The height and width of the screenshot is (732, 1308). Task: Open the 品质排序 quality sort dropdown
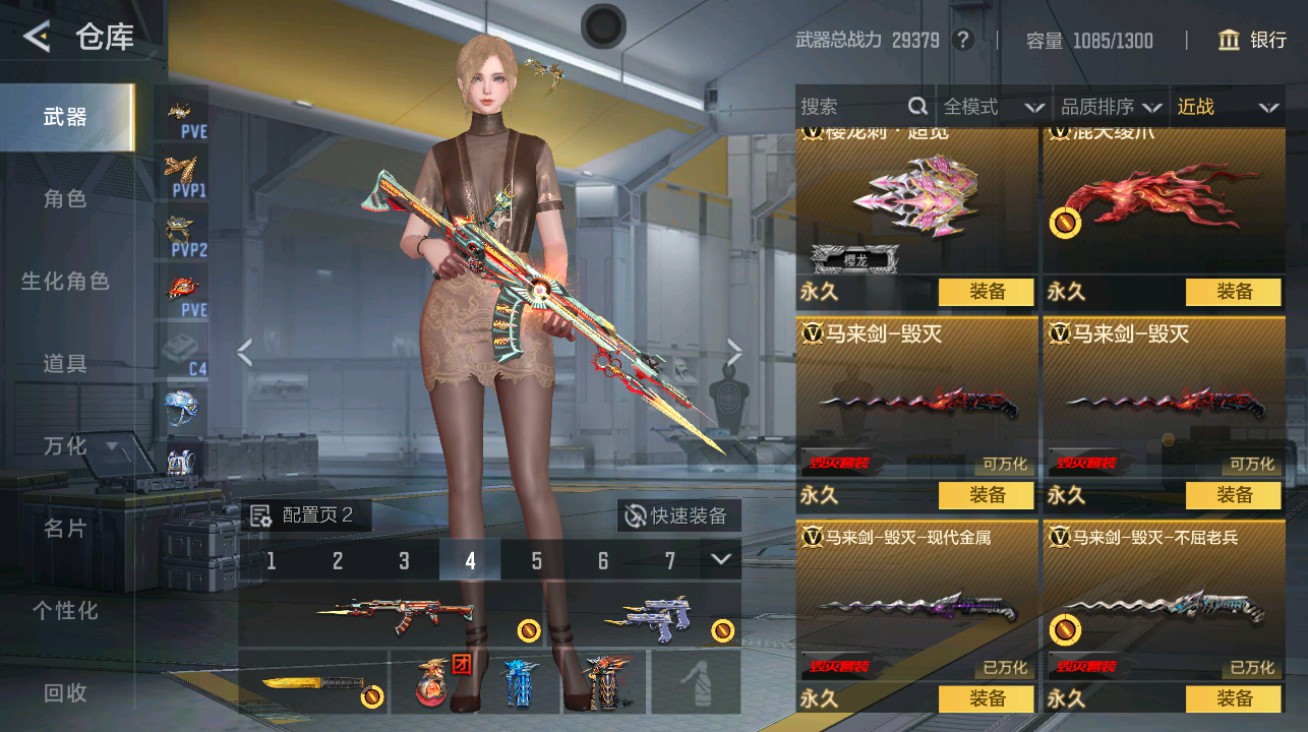click(1110, 107)
